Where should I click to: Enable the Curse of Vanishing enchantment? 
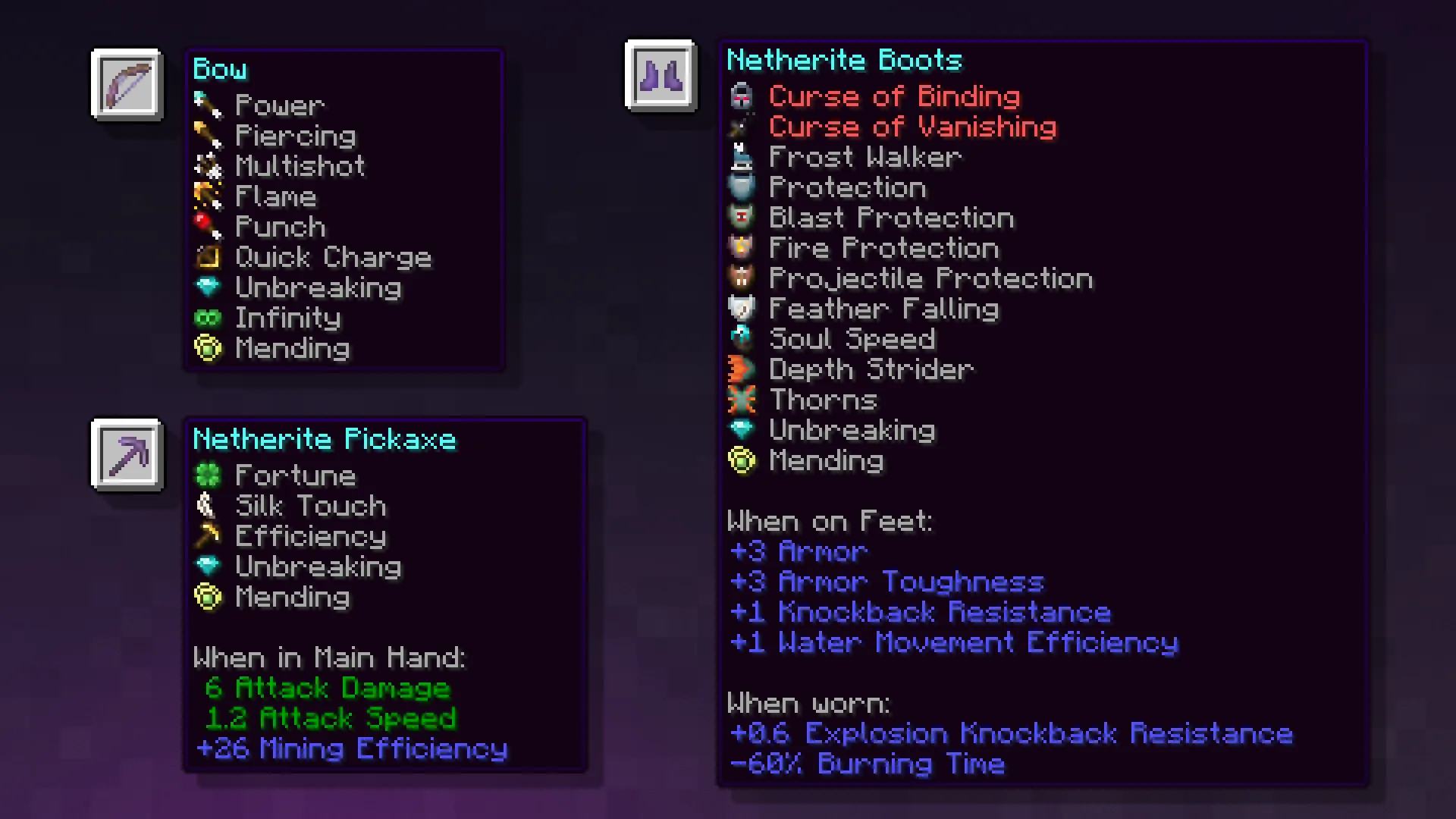coord(913,127)
